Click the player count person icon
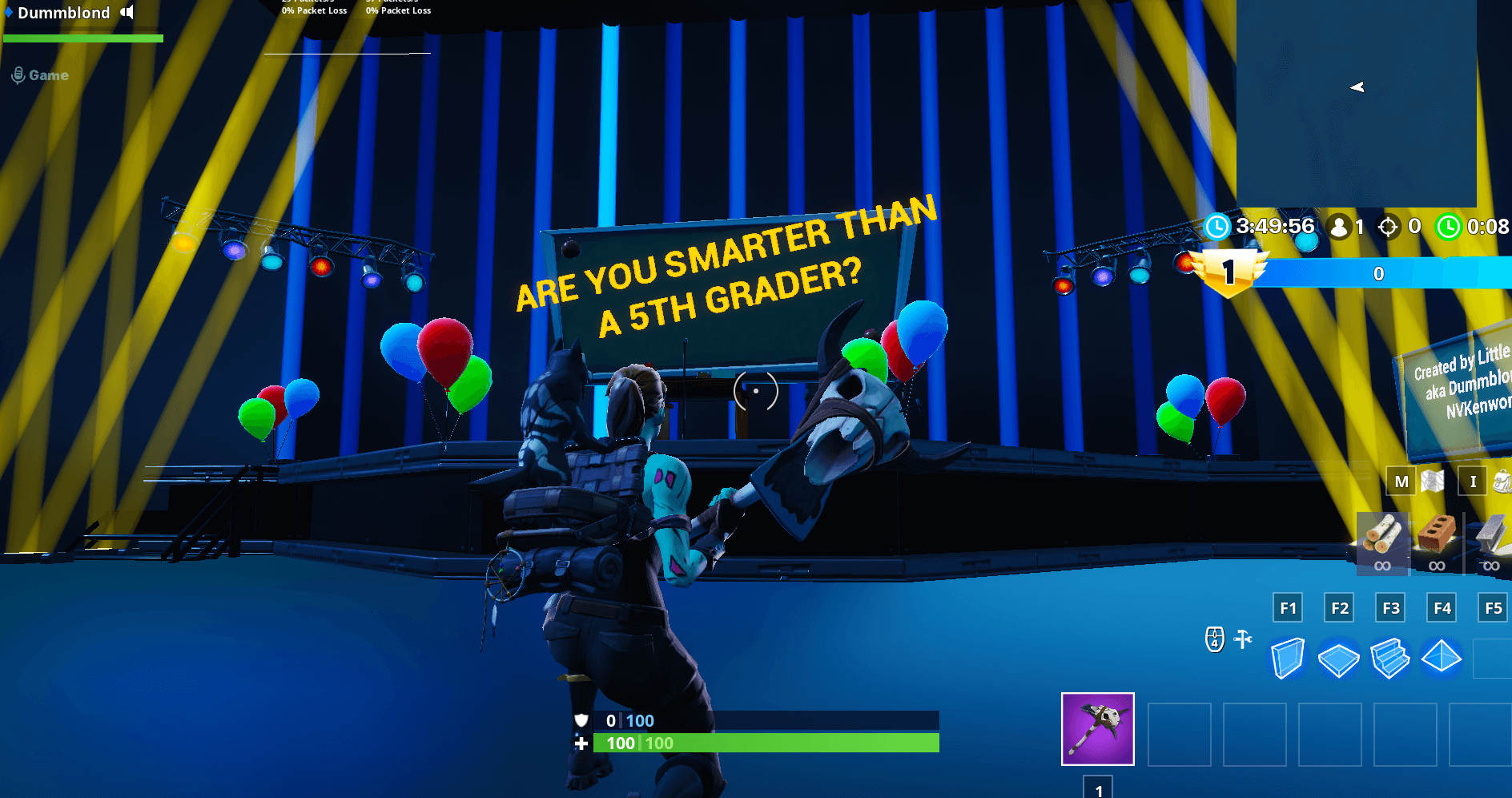The height and width of the screenshot is (798, 1512). tap(1339, 227)
